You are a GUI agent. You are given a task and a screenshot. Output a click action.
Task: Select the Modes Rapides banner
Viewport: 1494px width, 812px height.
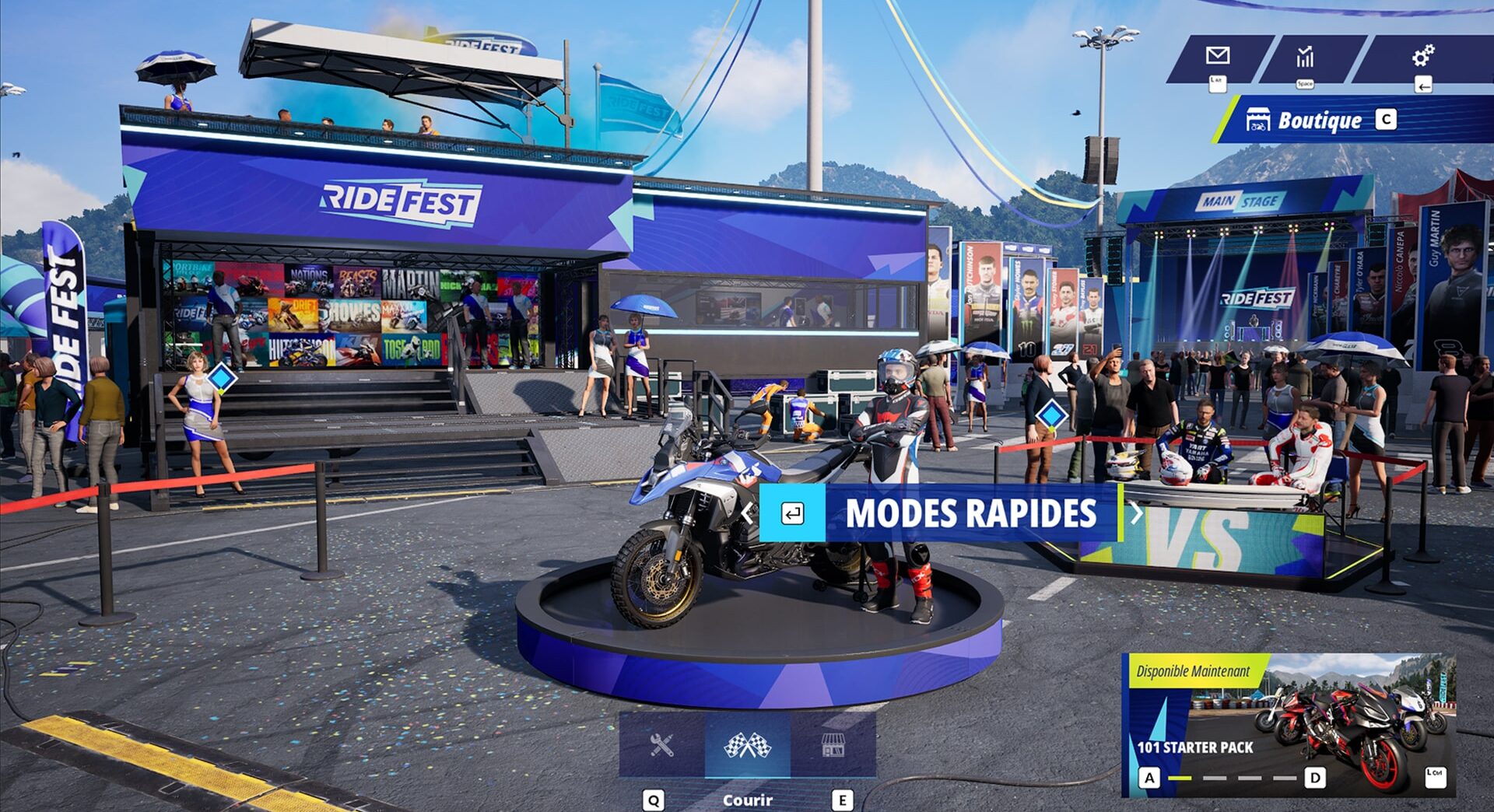[970, 513]
